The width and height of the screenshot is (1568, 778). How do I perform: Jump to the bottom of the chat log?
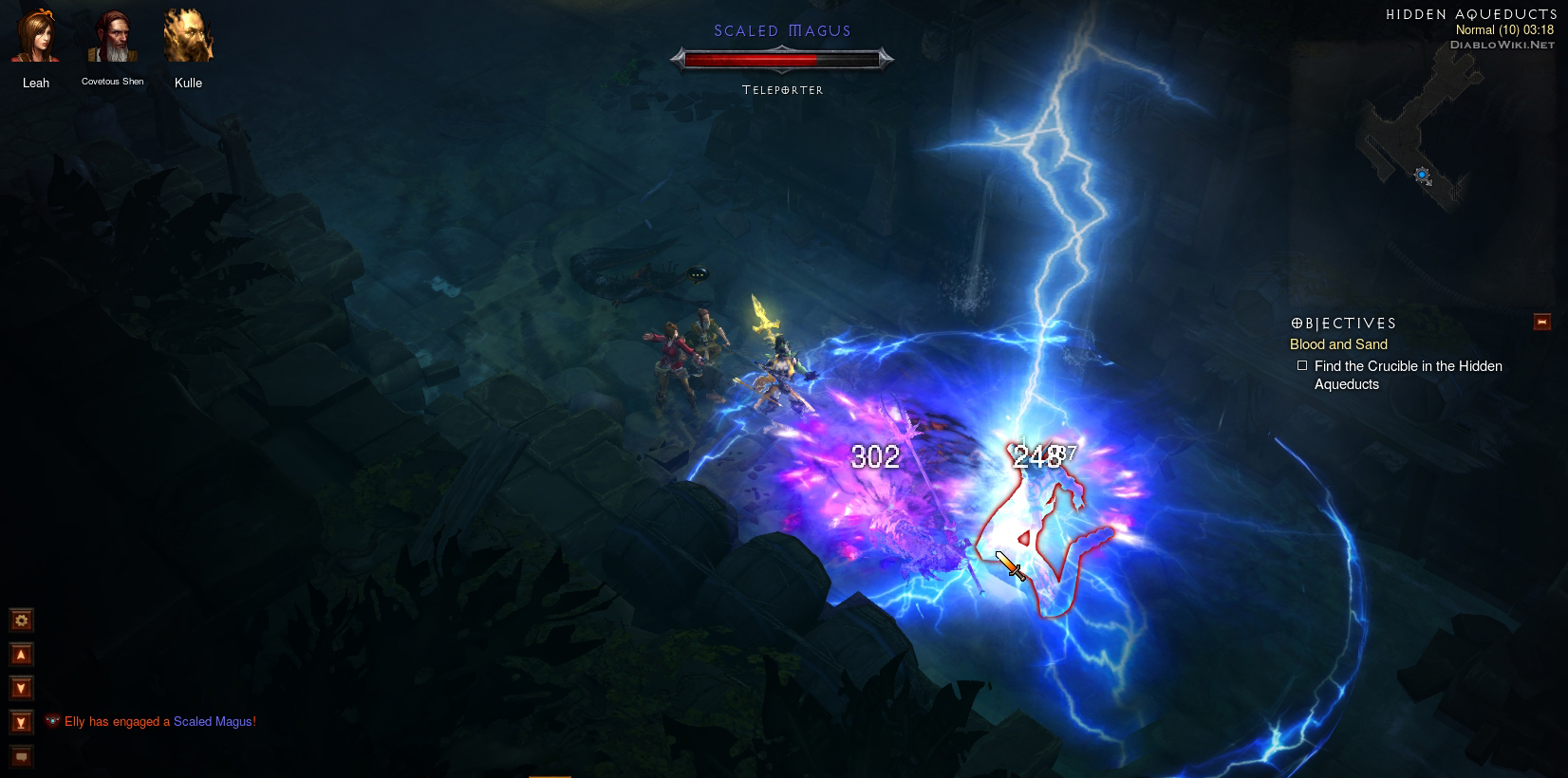click(x=22, y=723)
